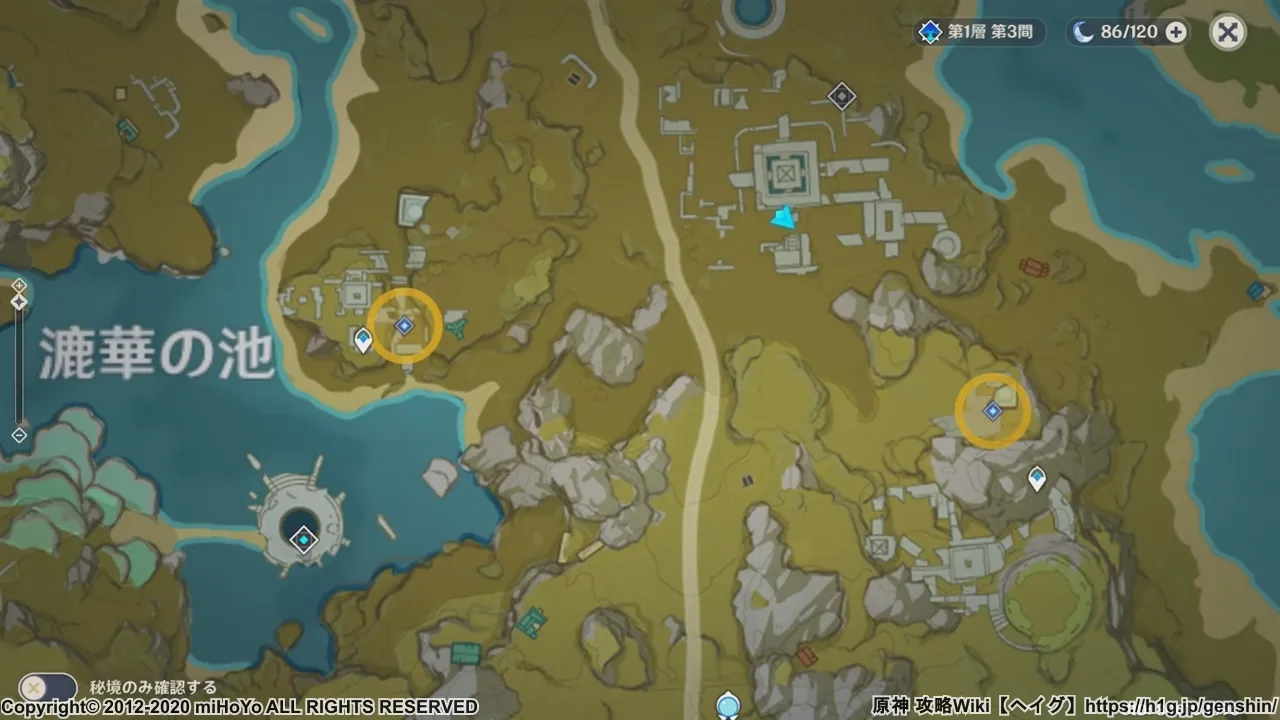Click the circled blue marker on the eastern hill
The height and width of the screenshot is (720, 1280).
[992, 411]
